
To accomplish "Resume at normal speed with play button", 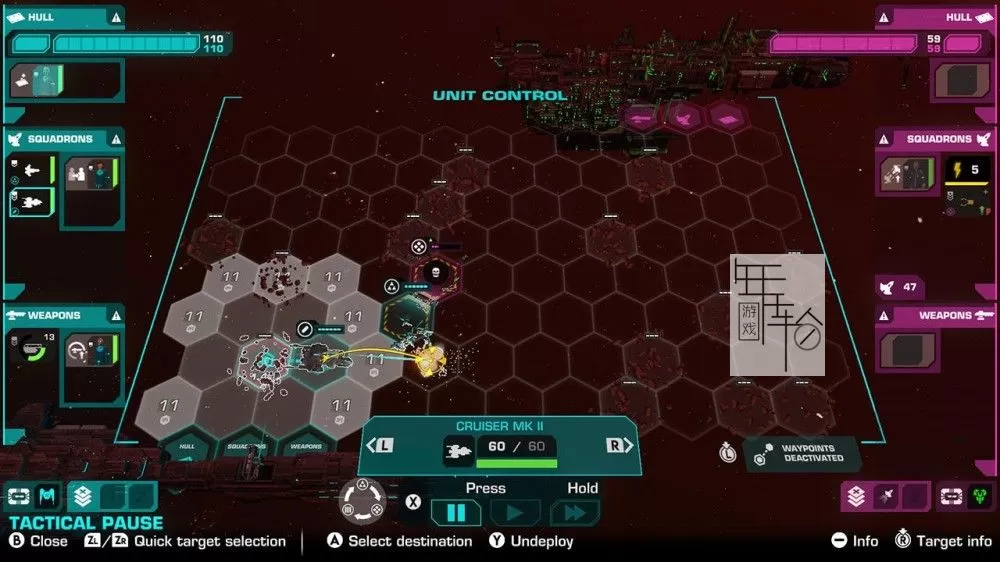I will click(516, 513).
